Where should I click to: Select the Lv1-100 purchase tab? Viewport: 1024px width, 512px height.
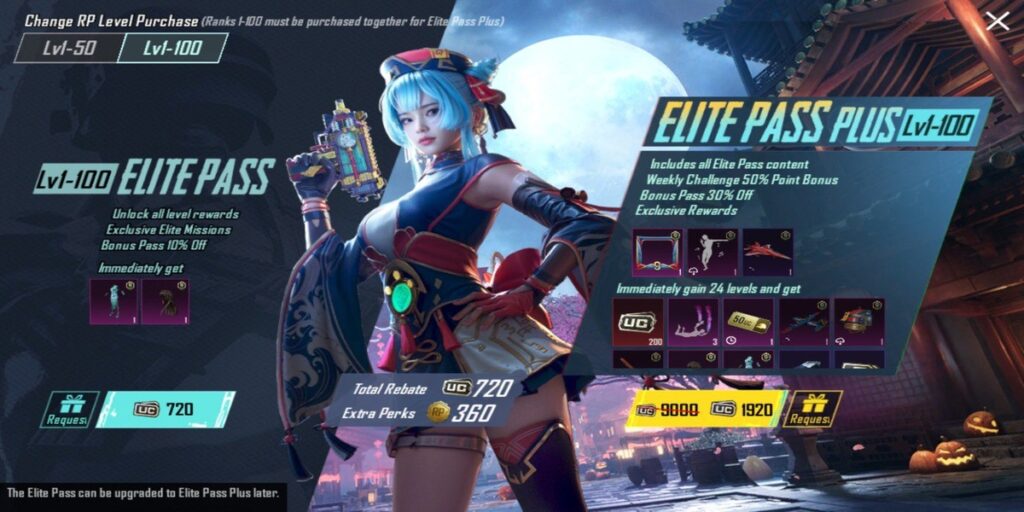click(x=172, y=48)
